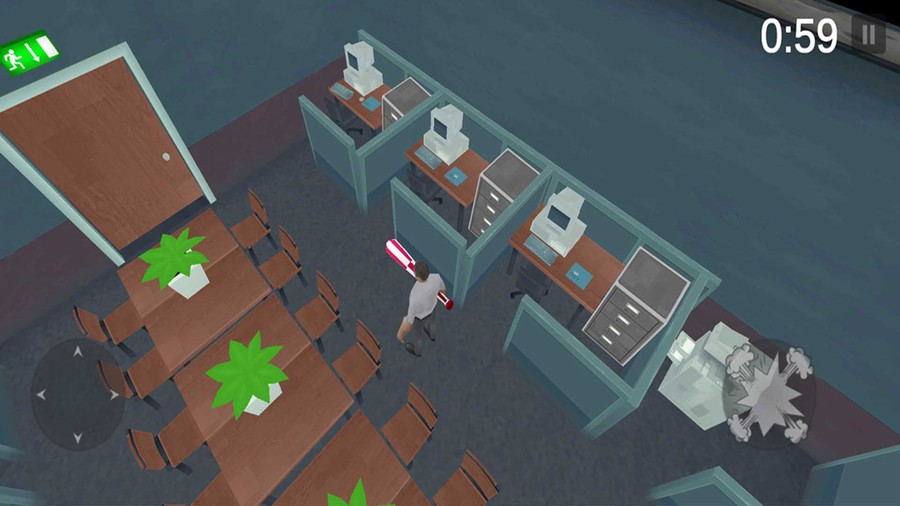Tap the smash attack explosion button
Image resolution: width=900 pixels, height=506 pixels.
(x=768, y=393)
